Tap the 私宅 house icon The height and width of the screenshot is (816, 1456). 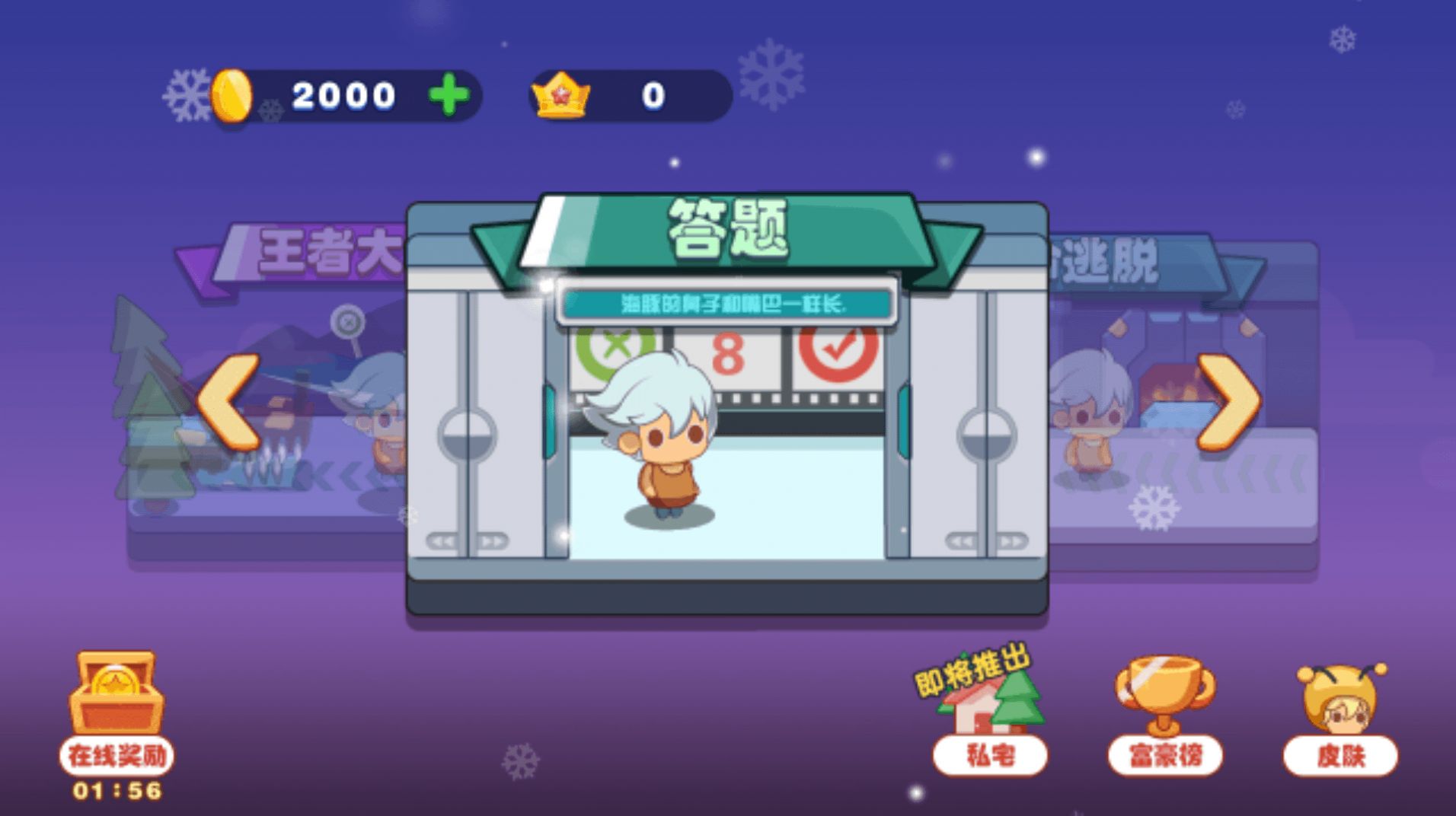tap(989, 708)
